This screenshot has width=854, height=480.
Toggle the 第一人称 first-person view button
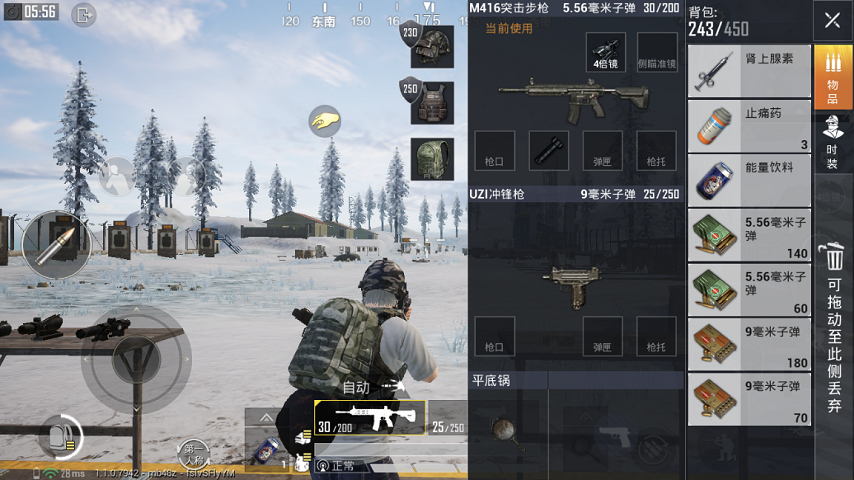tap(195, 452)
